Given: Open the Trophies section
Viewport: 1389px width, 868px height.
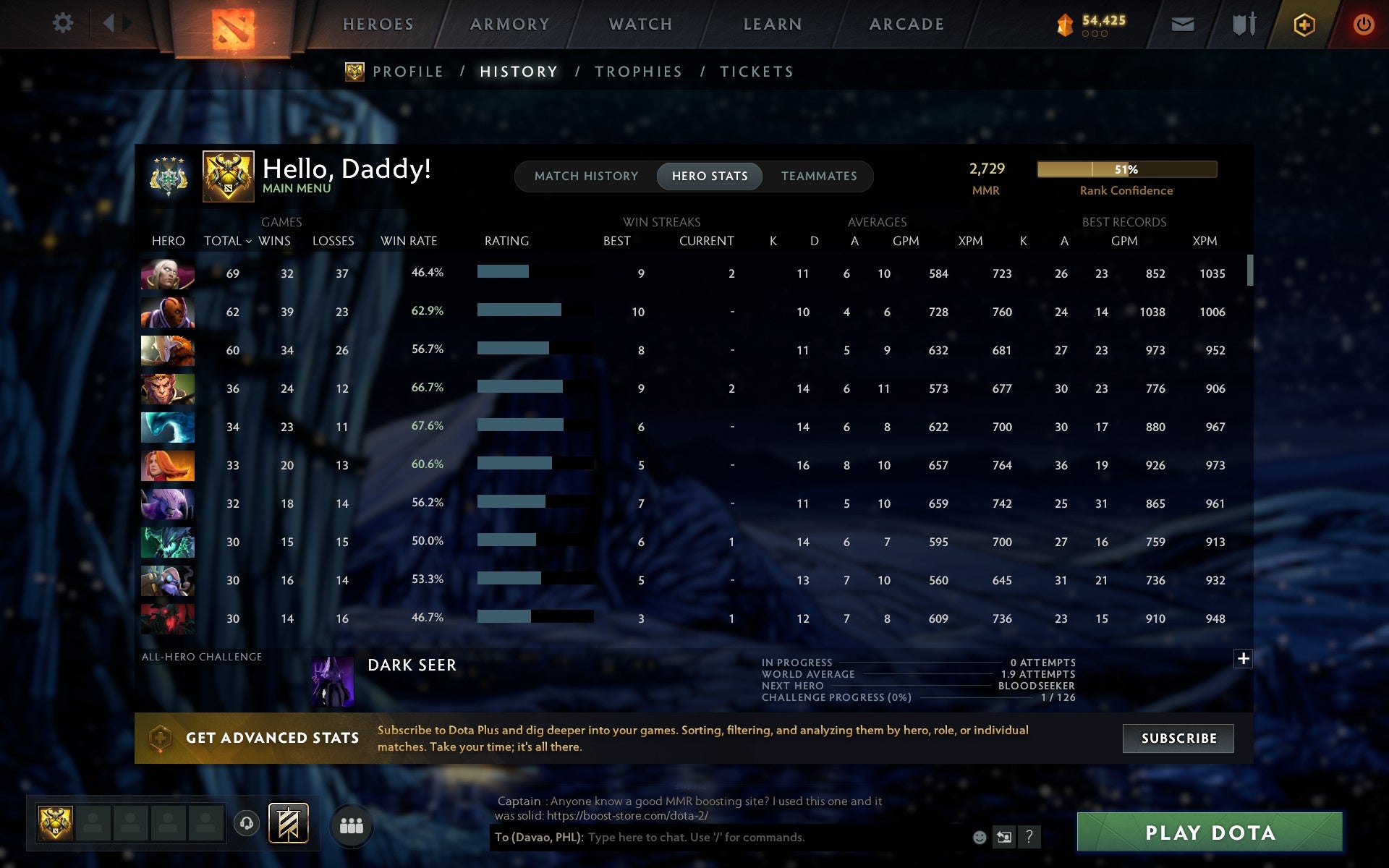Looking at the screenshot, I should point(638,71).
